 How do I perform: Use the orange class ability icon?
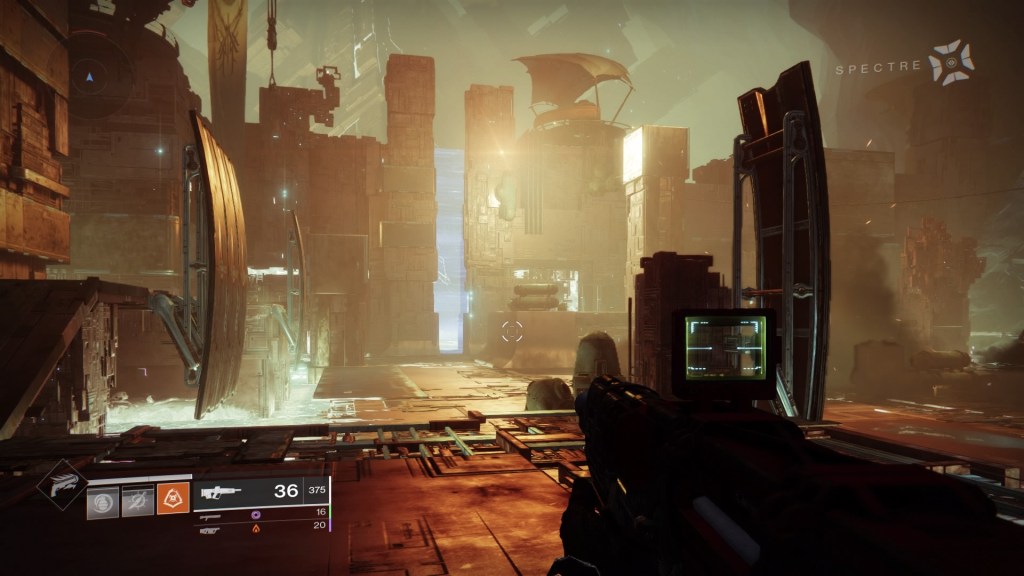[x=172, y=501]
